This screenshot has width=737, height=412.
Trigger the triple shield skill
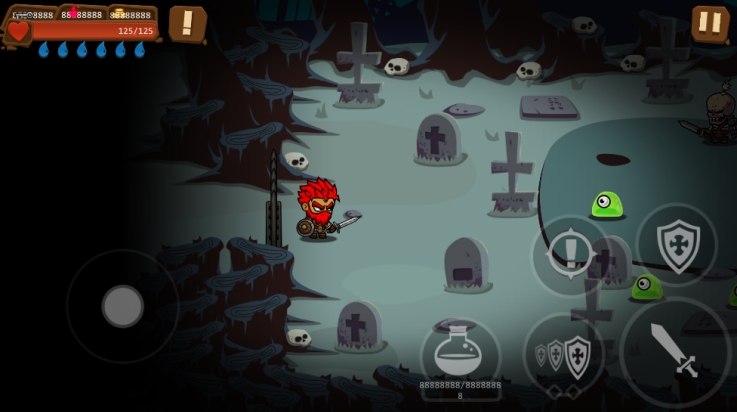coord(564,354)
